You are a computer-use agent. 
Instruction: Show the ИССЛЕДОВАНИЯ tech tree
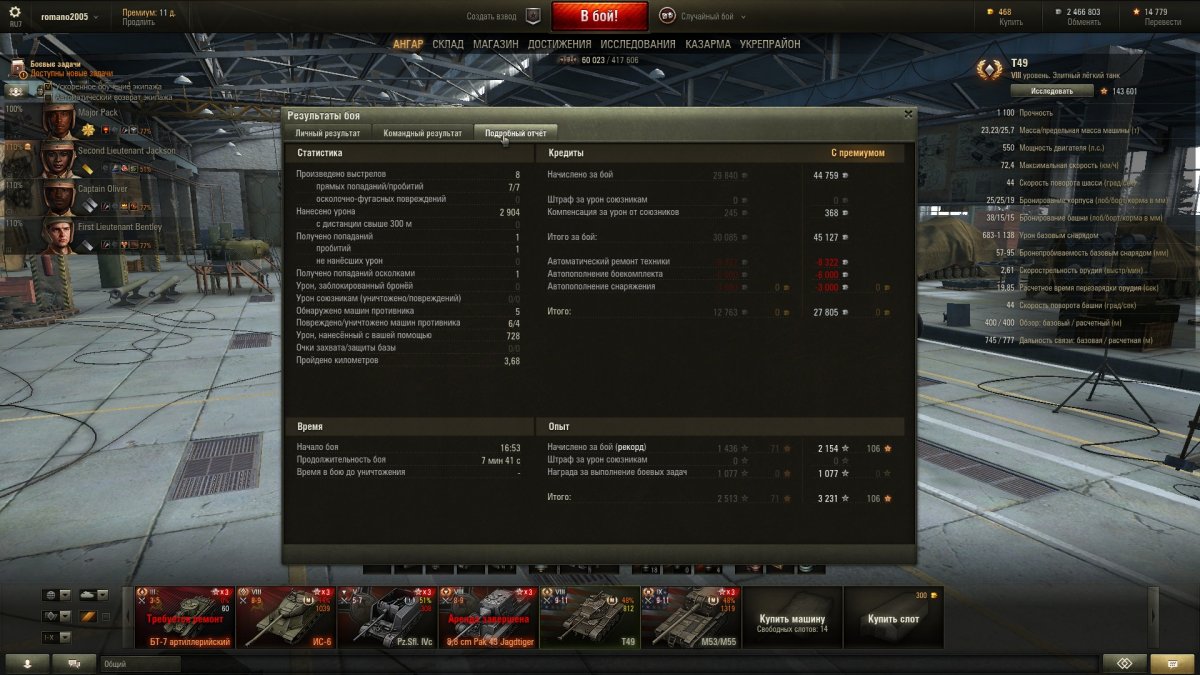(x=638, y=45)
